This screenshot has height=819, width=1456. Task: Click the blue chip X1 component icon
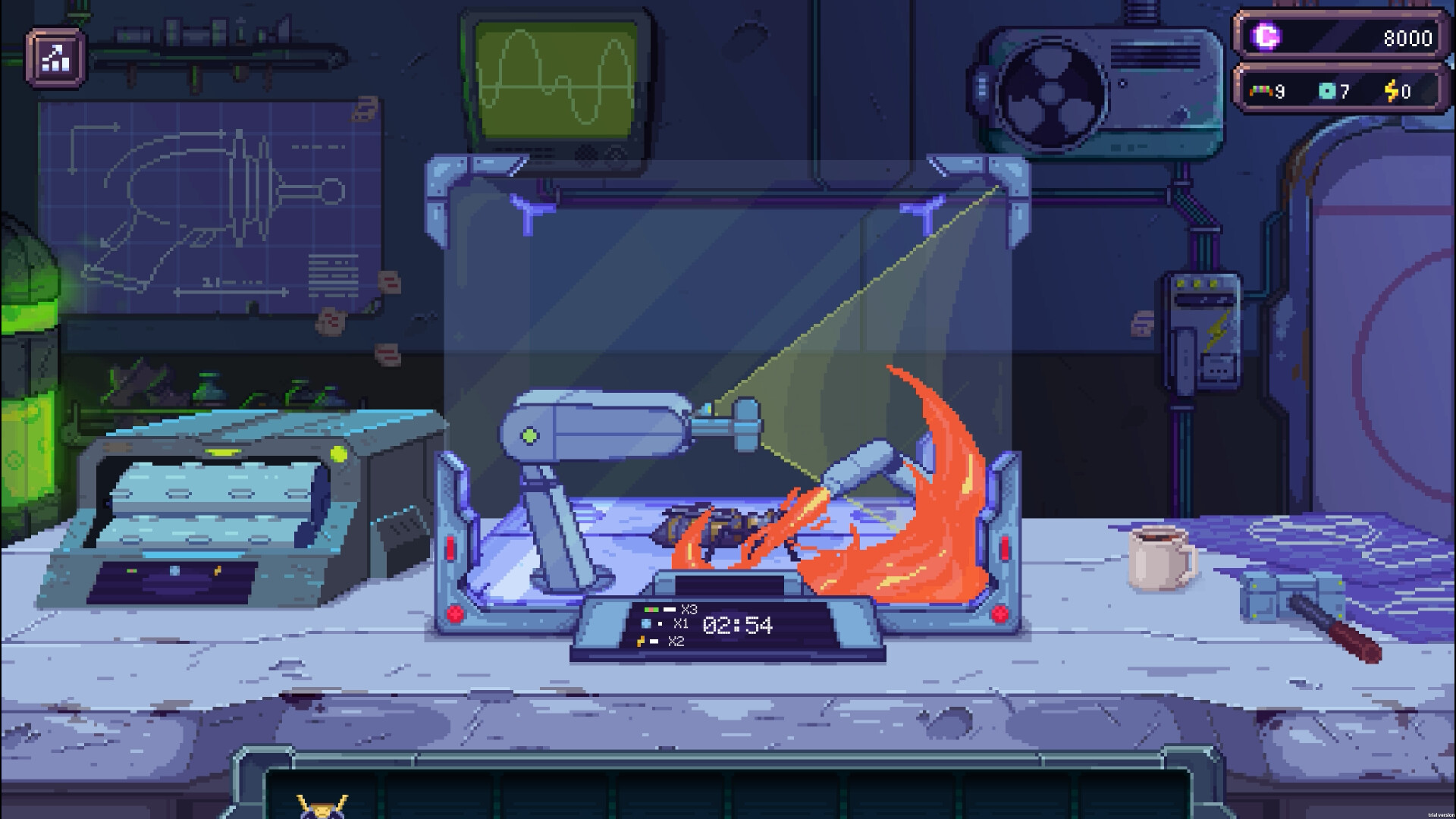[645, 623]
